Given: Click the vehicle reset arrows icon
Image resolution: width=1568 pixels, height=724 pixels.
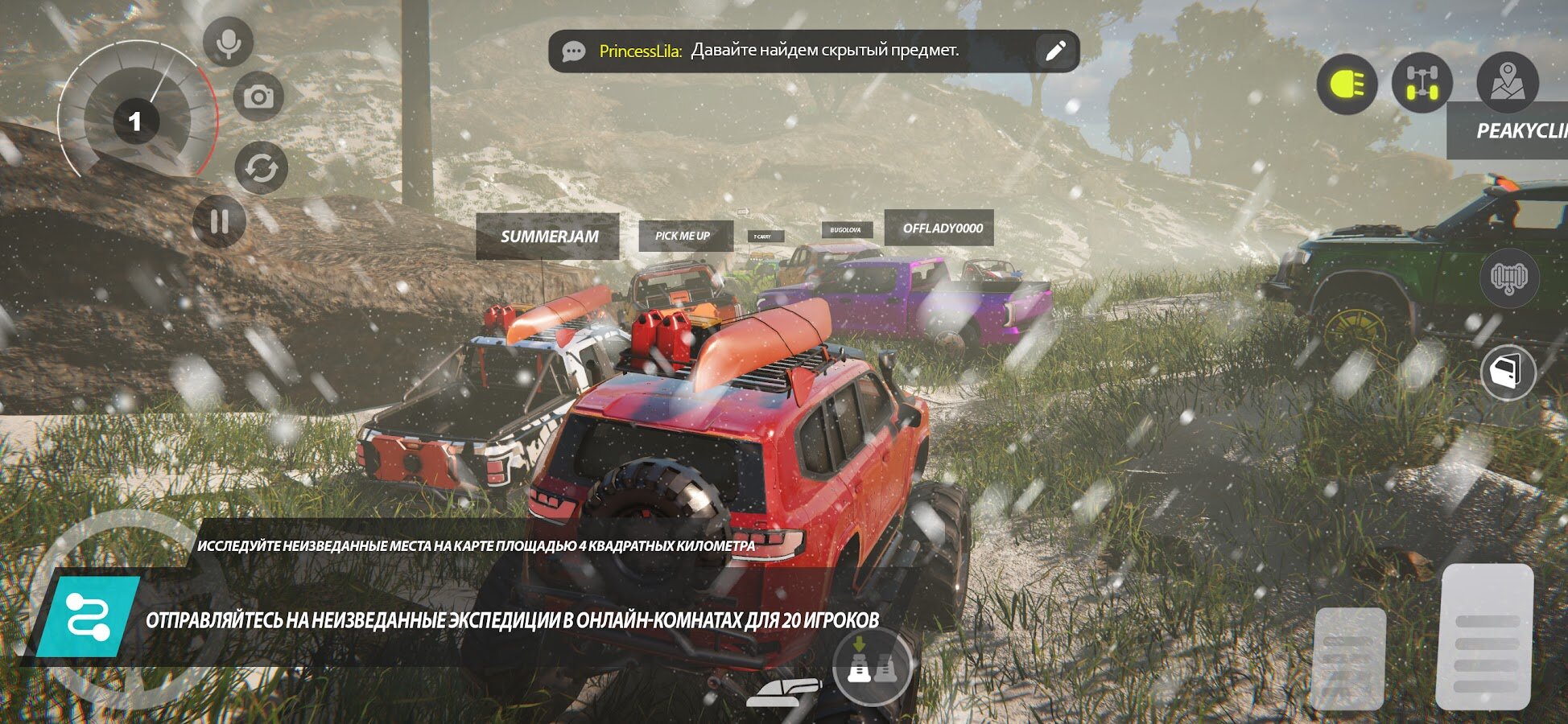Looking at the screenshot, I should [261, 168].
